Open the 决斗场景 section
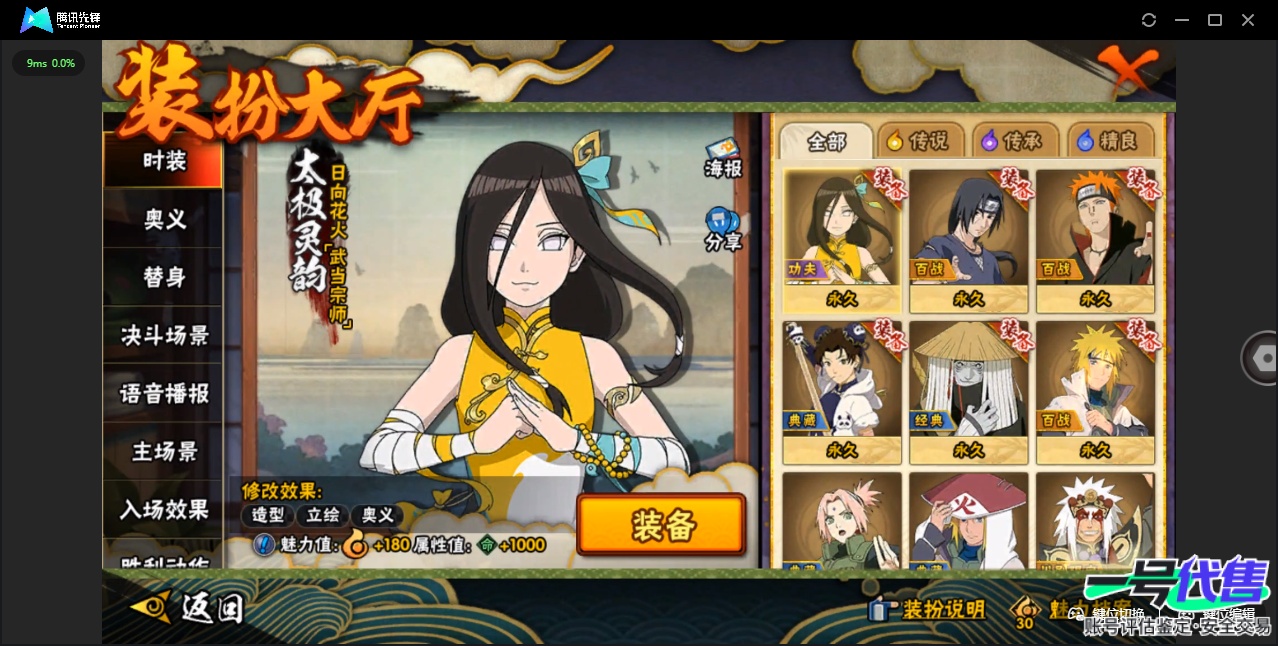The image size is (1278, 646). [x=164, y=335]
